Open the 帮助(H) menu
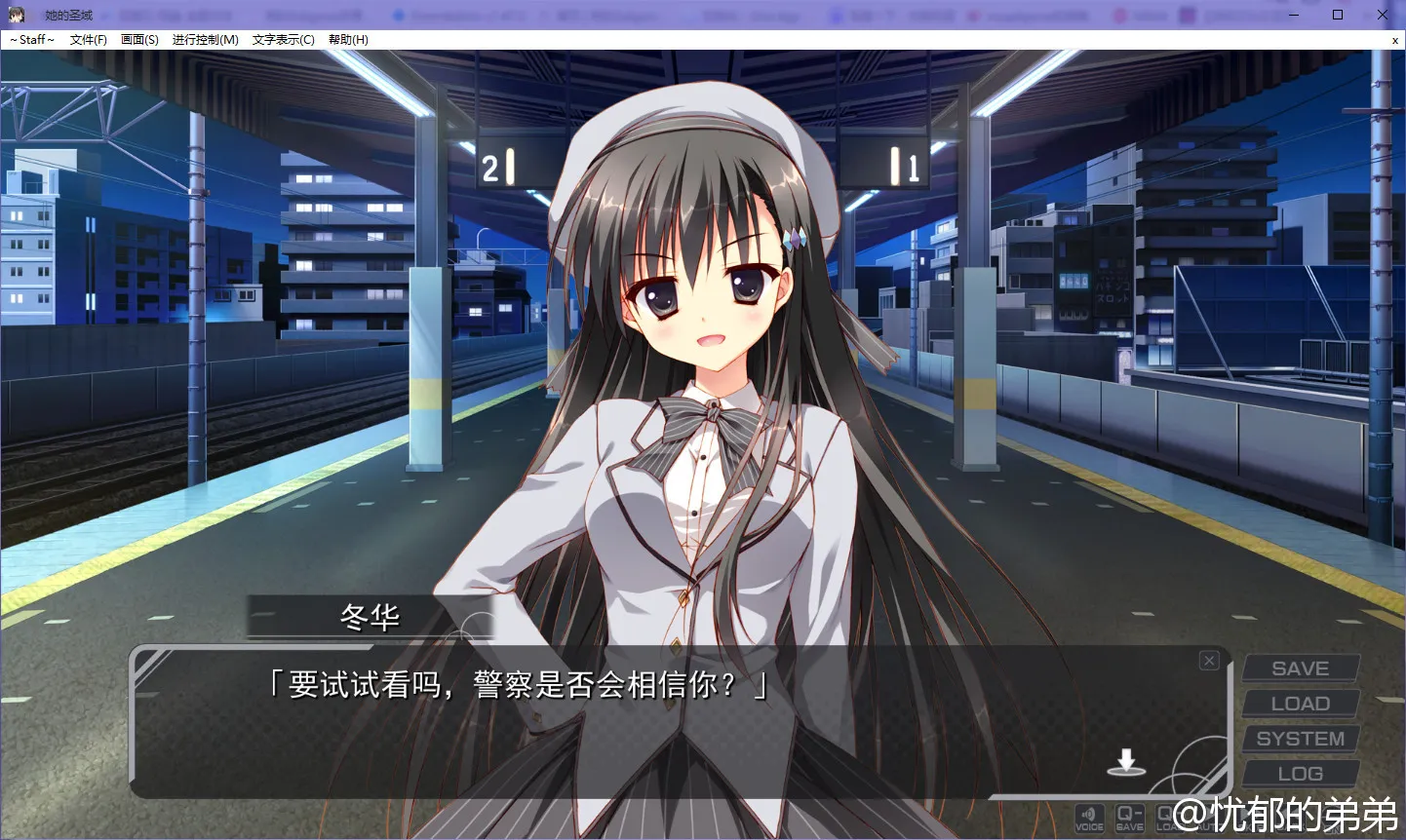Viewport: 1406px width, 840px height. 348,40
